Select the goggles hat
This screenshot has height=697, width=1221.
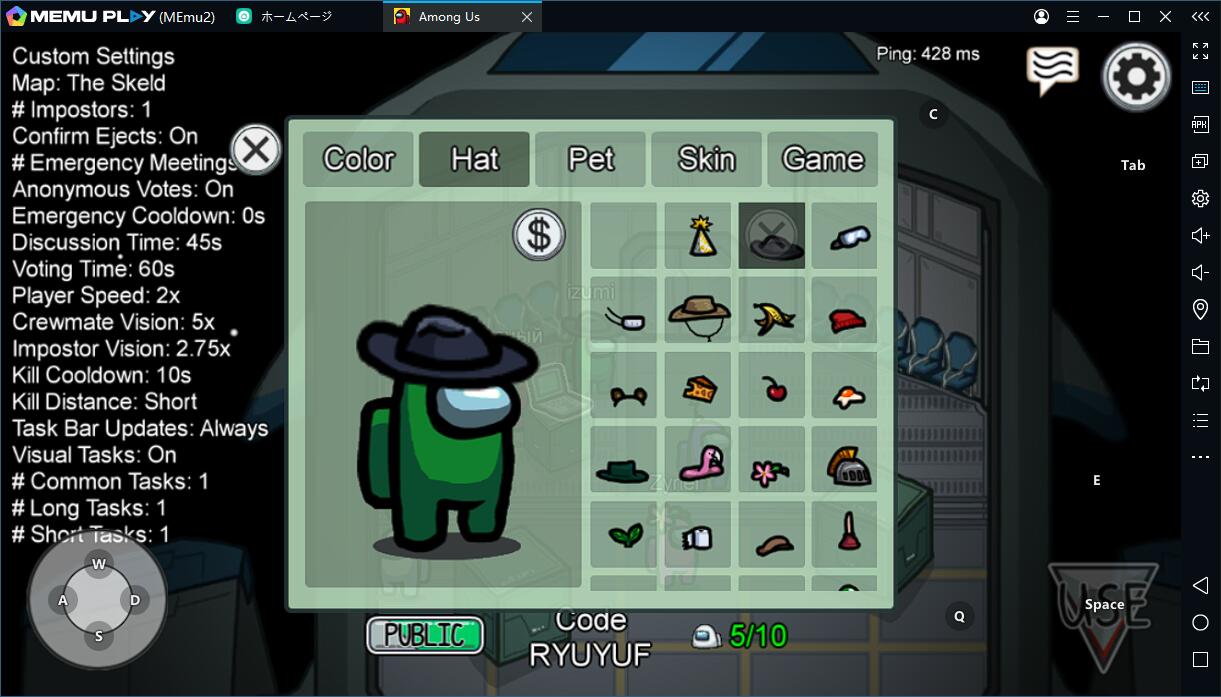[x=845, y=236]
